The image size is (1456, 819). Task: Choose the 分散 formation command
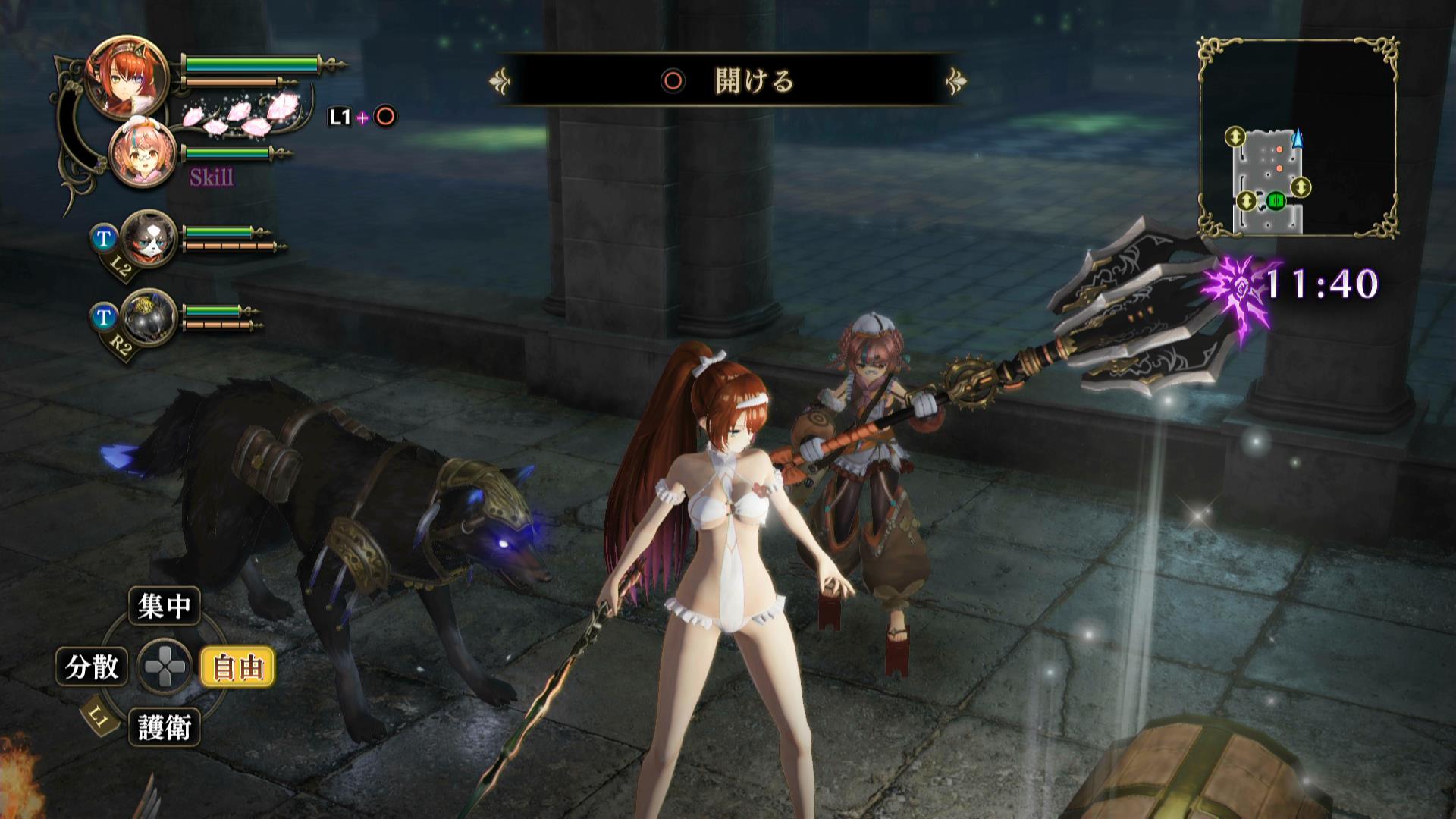92,667
